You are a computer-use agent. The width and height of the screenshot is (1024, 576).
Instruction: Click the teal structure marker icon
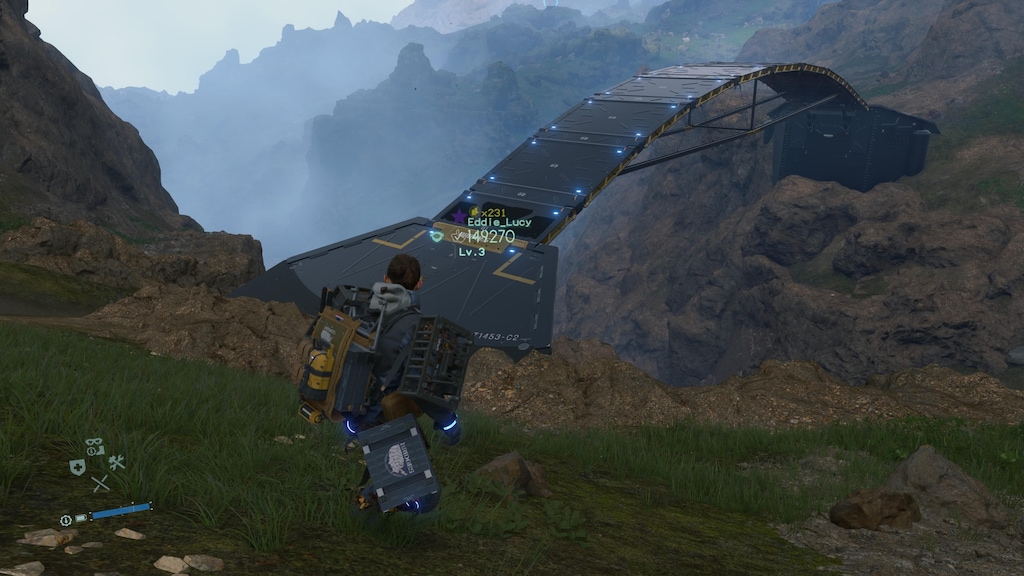436,235
